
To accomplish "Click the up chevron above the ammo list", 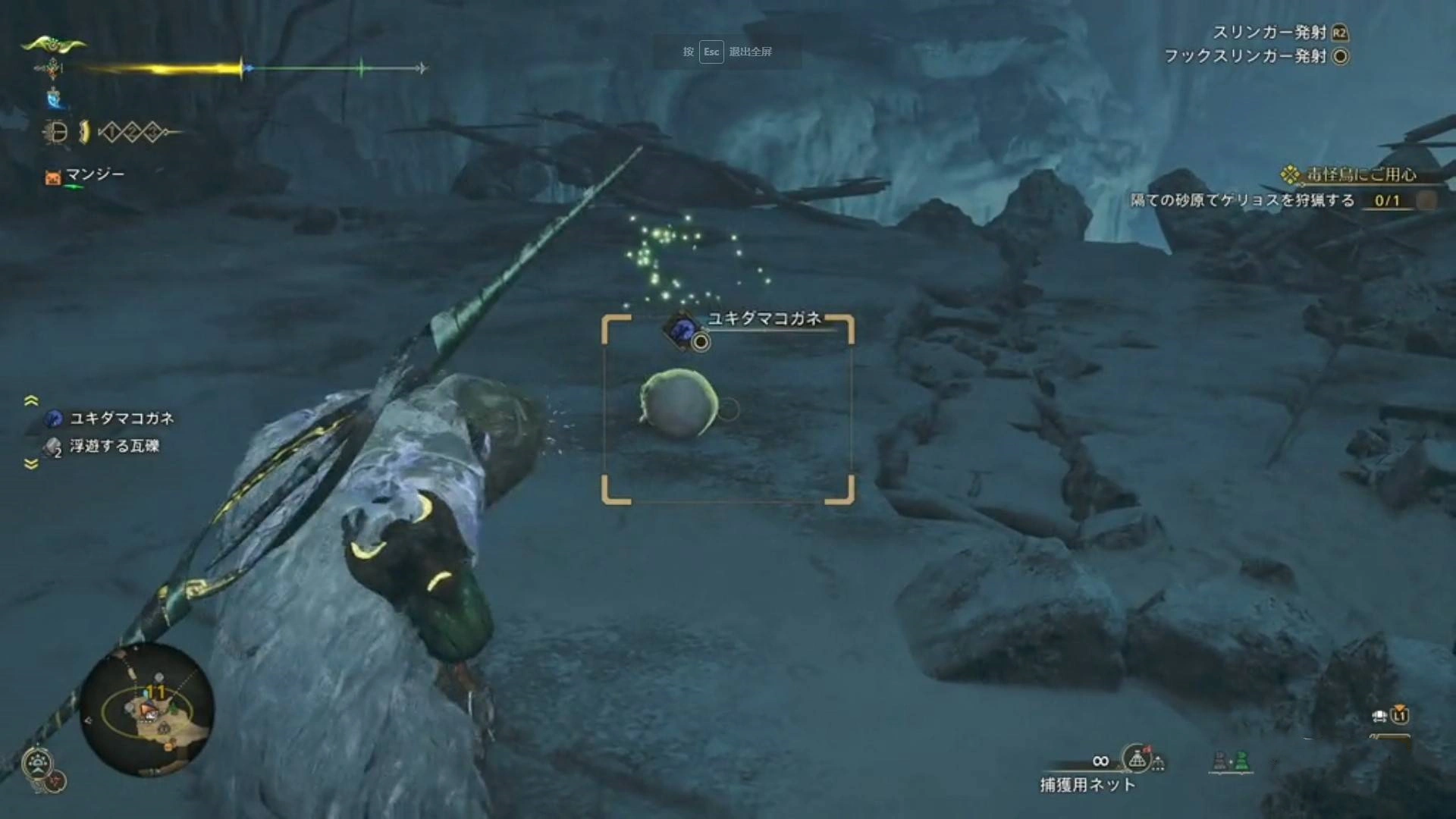I will pyautogui.click(x=31, y=400).
